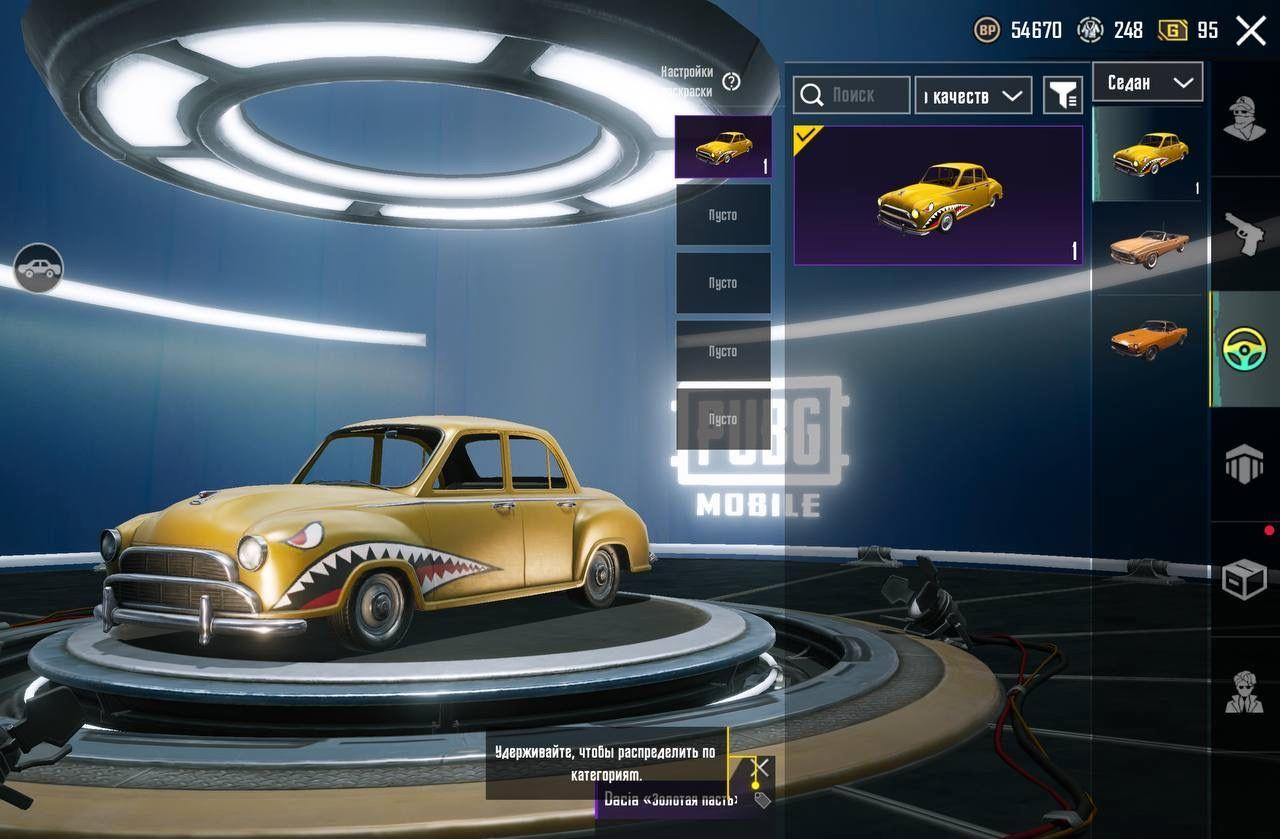
Task: Close the vehicle inventory screen
Action: pos(1251,30)
